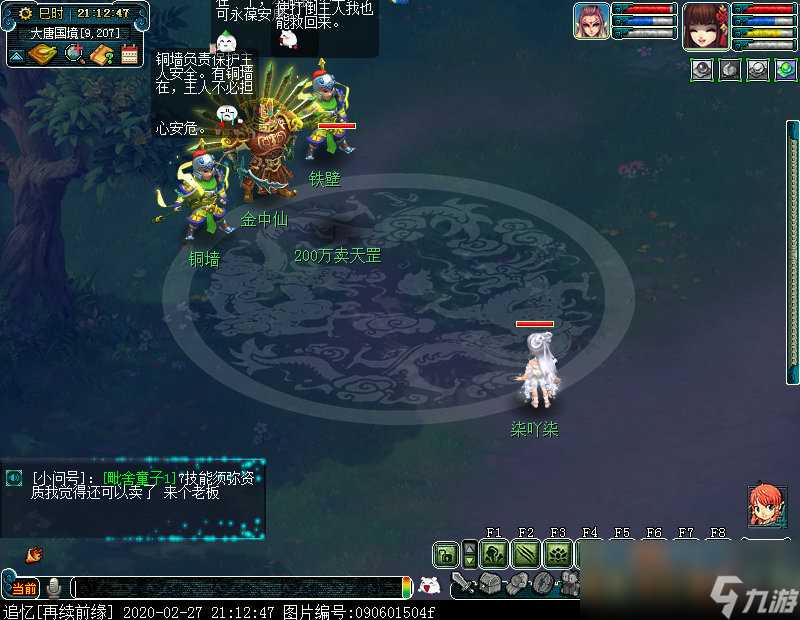The image size is (800, 620).
Task: Select the pet portrait with pink hair
Action: tap(591, 21)
